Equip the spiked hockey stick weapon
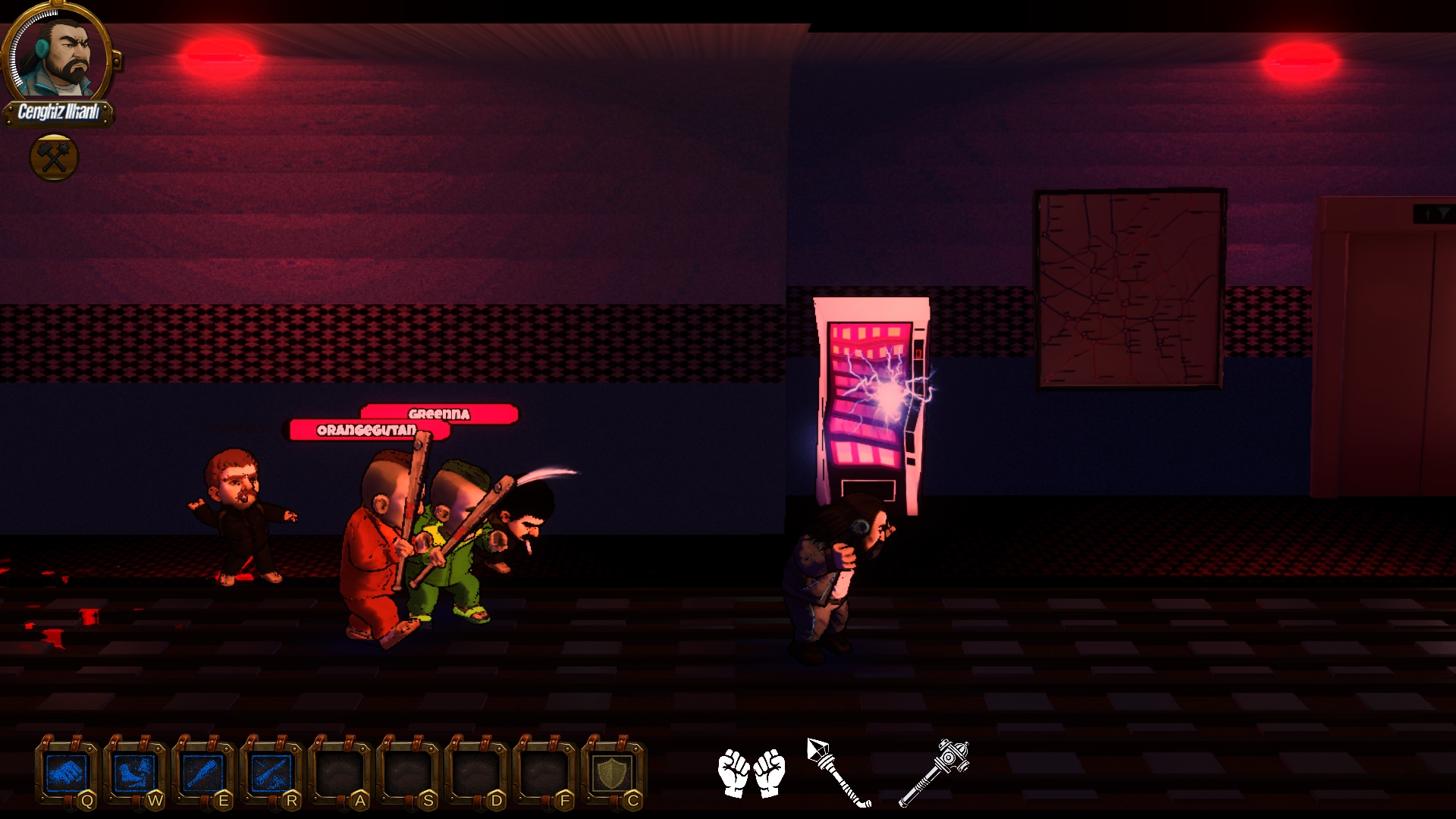The height and width of the screenshot is (819, 1456). click(x=838, y=772)
